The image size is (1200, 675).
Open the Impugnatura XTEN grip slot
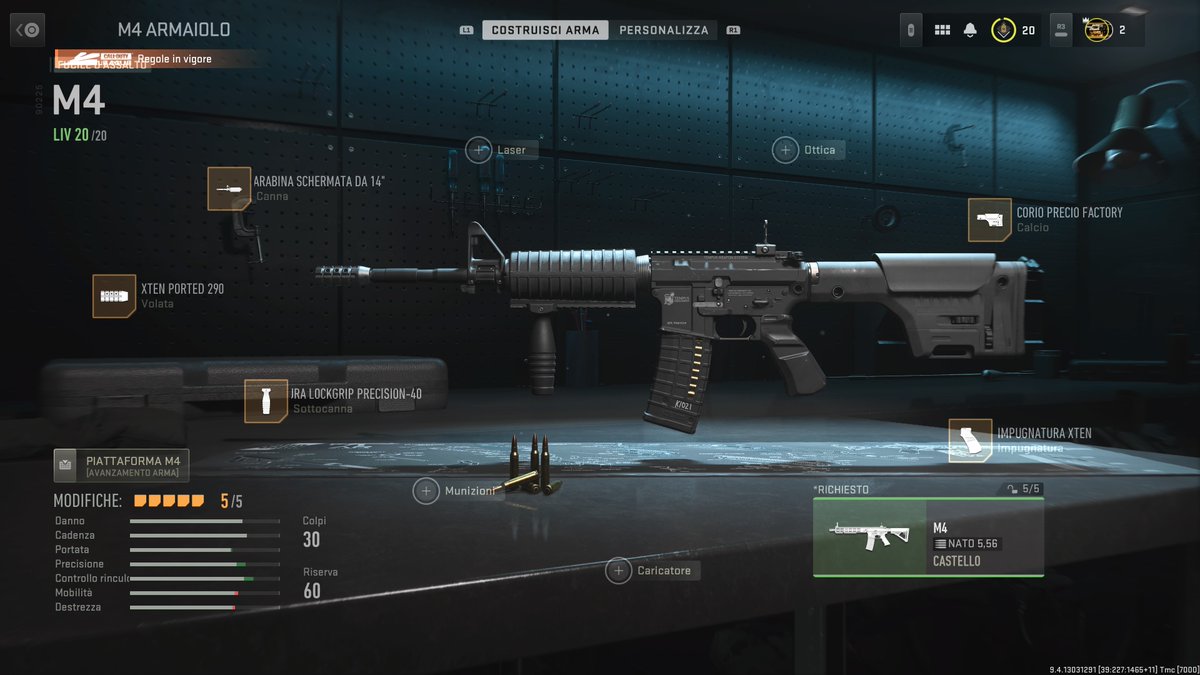click(970, 440)
